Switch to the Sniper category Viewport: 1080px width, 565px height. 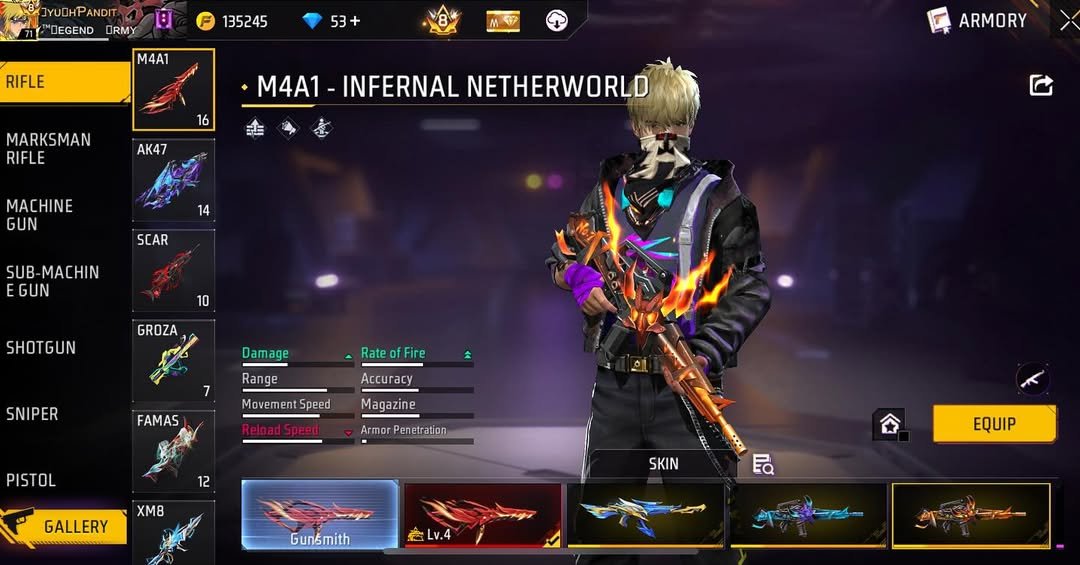point(32,414)
